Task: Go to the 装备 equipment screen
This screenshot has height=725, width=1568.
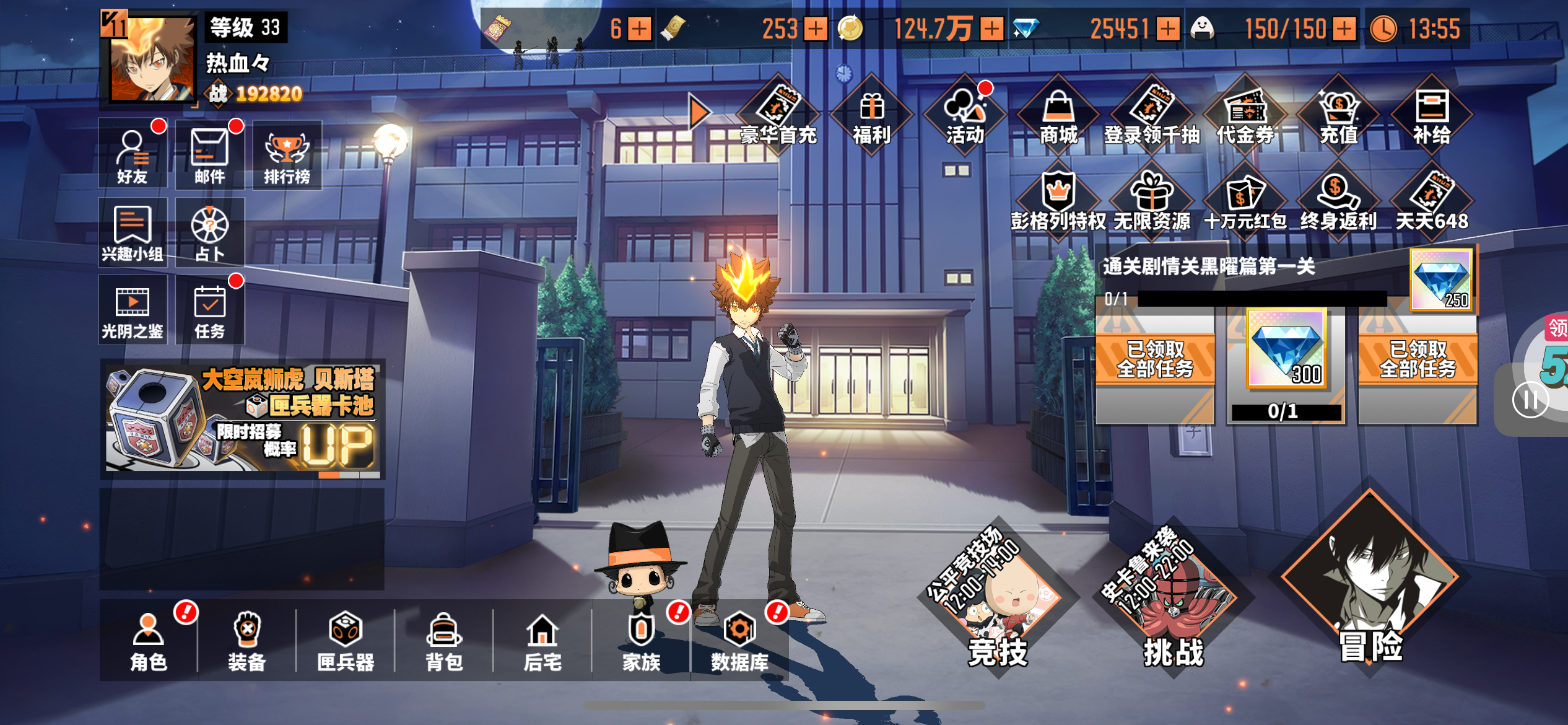Action: coord(247,641)
